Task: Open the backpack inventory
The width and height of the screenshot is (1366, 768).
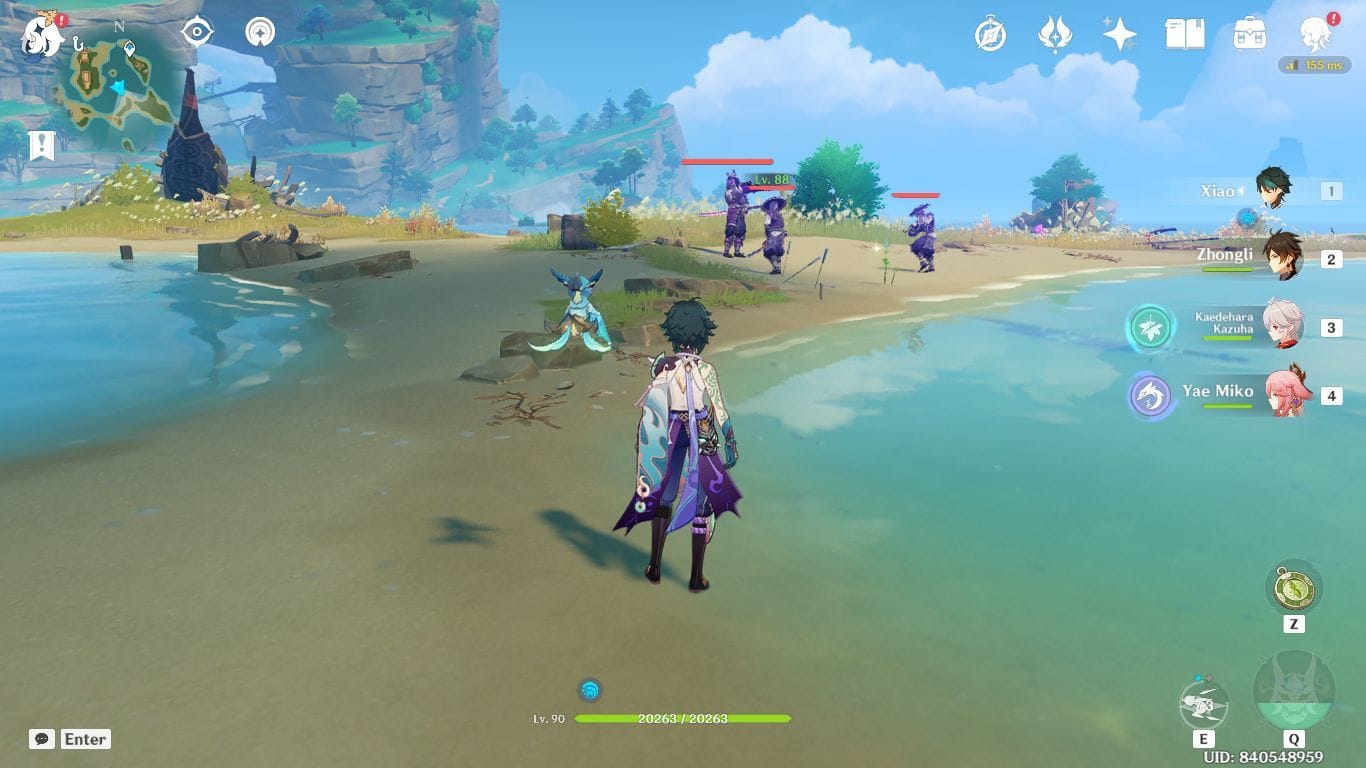Action: (1249, 35)
